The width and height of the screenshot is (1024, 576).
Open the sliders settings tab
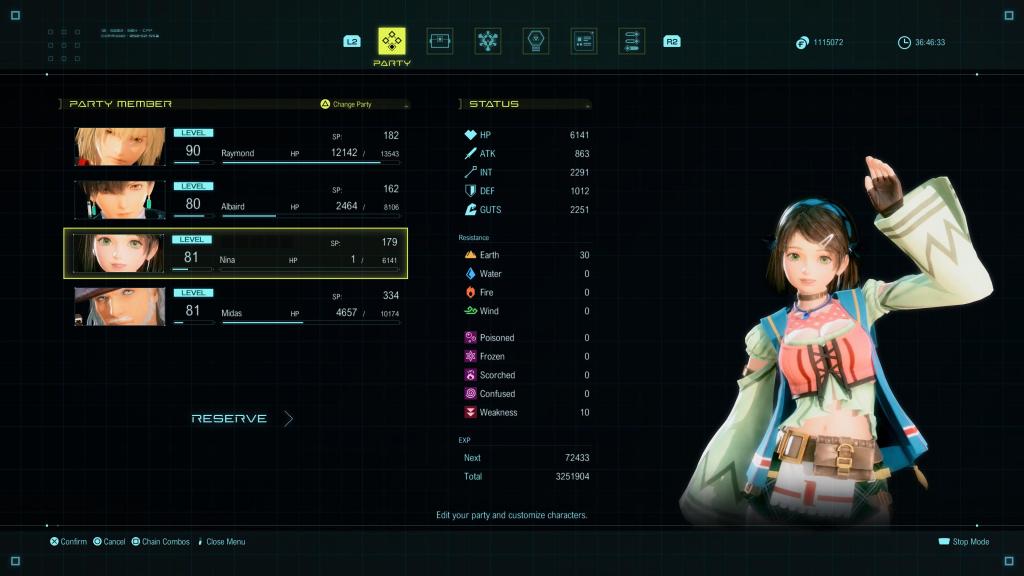pos(631,41)
